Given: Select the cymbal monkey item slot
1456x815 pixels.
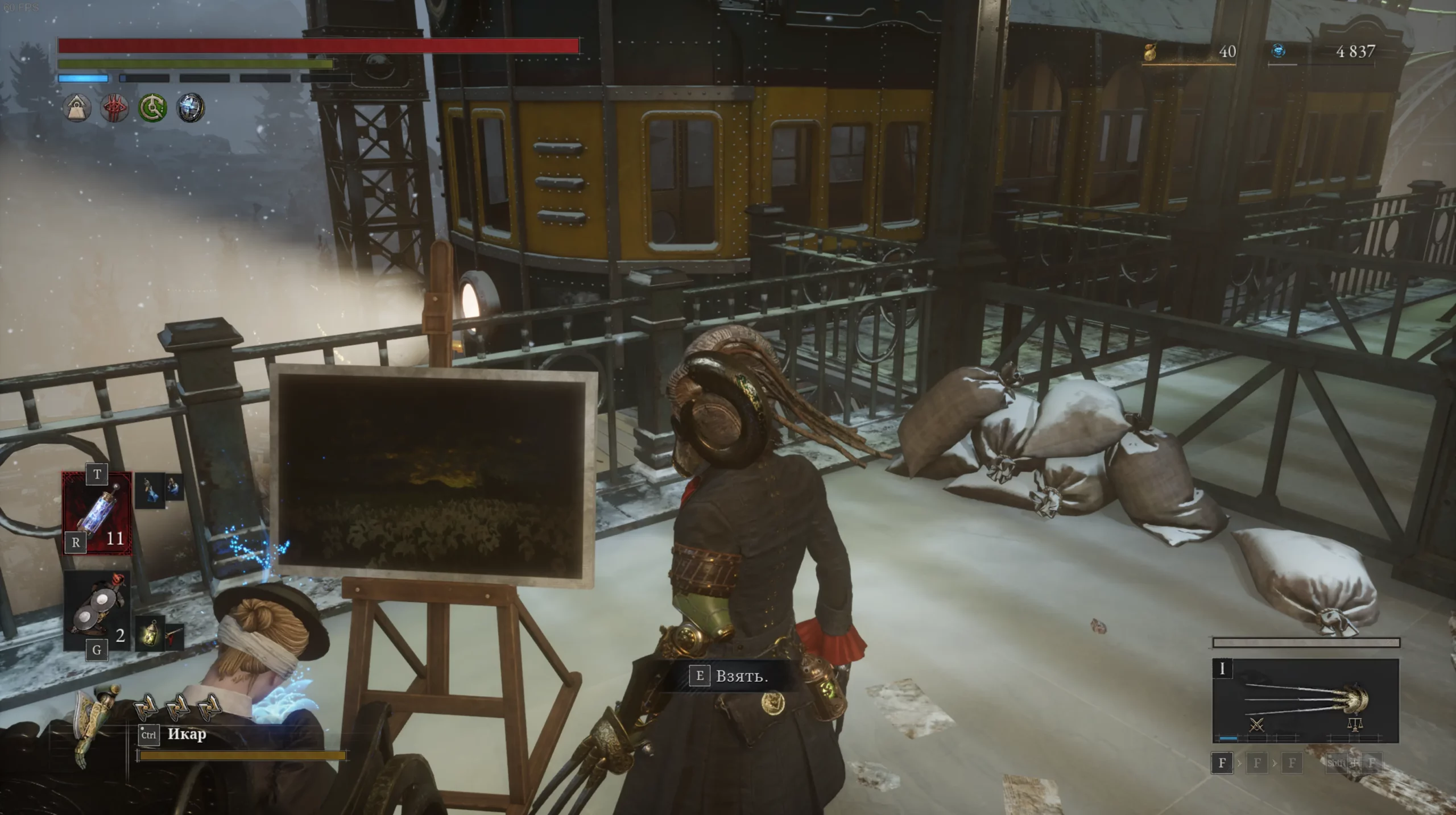Looking at the screenshot, I should [x=97, y=611].
